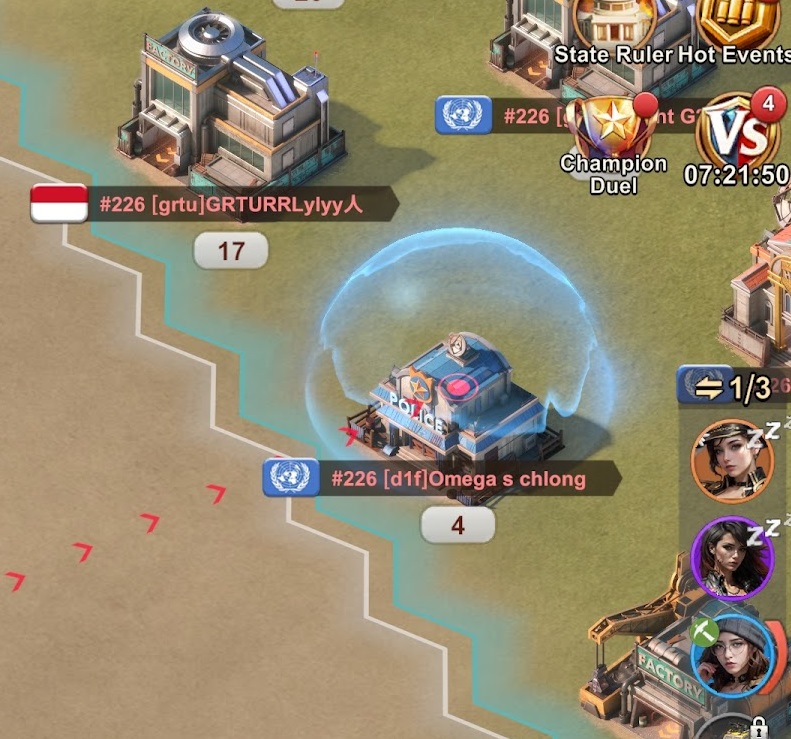This screenshot has width=791, height=739.
Task: Choose the blue-ringed hero with hammer badge
Action: point(733,655)
